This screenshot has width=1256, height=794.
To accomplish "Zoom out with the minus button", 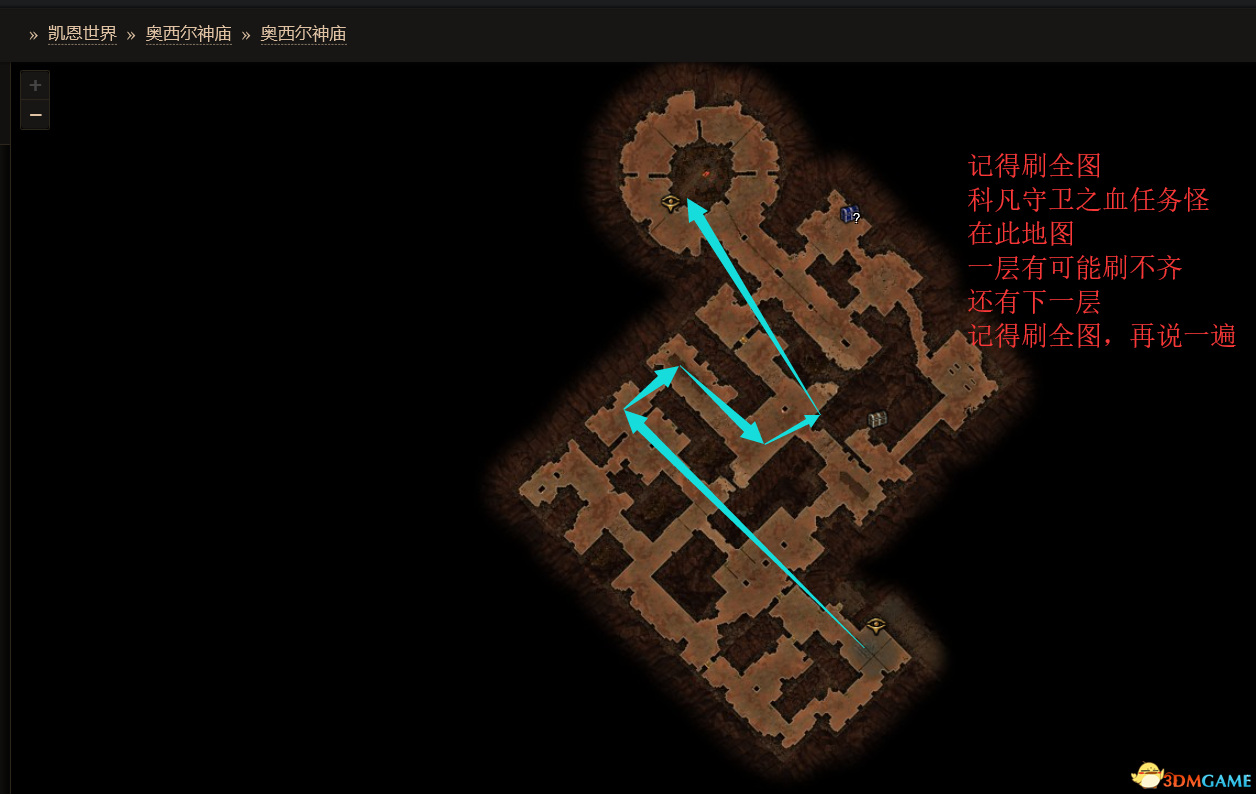I will pyautogui.click(x=35, y=115).
